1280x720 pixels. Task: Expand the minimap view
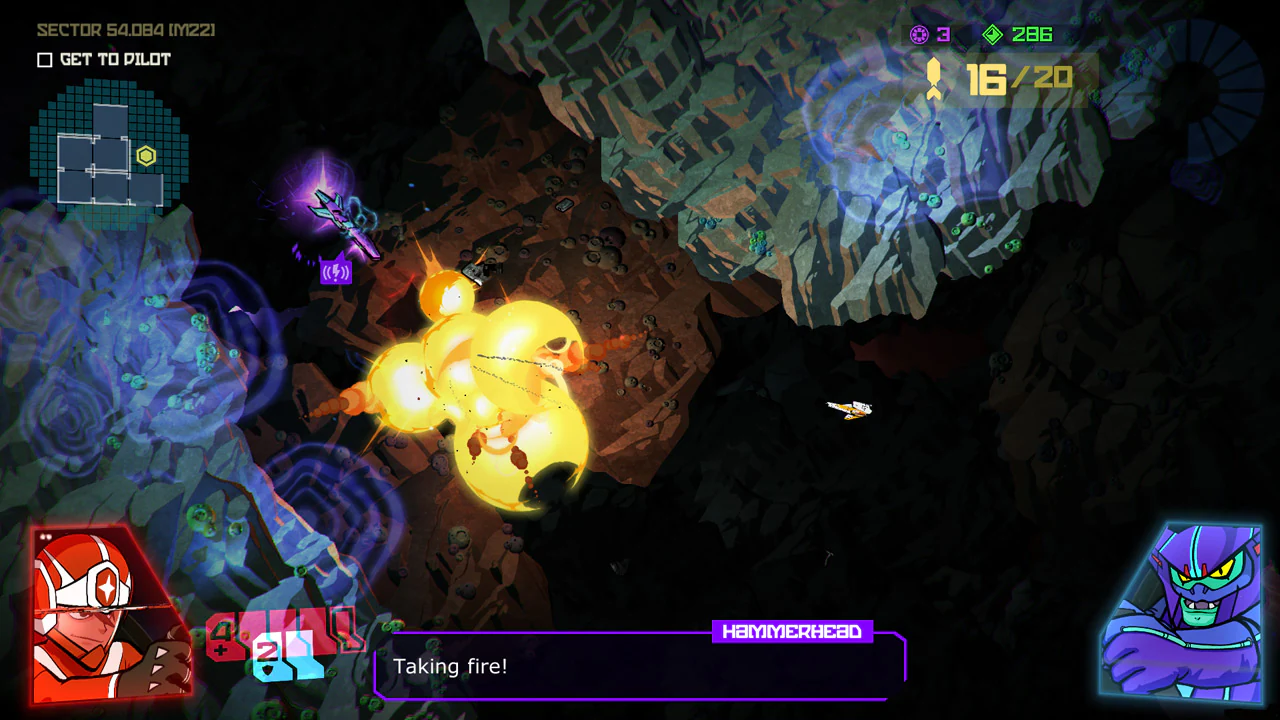[x=110, y=150]
